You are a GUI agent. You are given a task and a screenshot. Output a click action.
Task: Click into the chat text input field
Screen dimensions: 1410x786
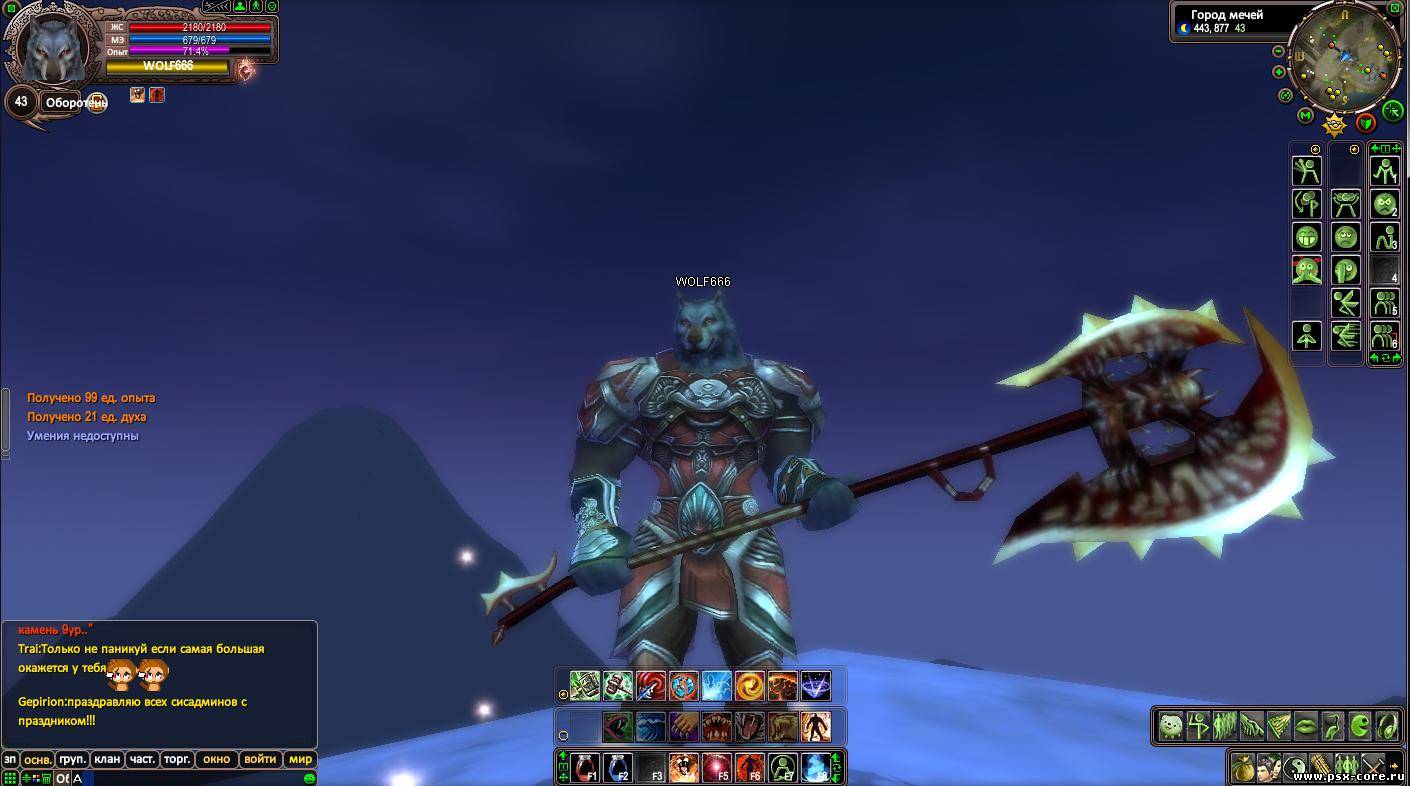190,778
